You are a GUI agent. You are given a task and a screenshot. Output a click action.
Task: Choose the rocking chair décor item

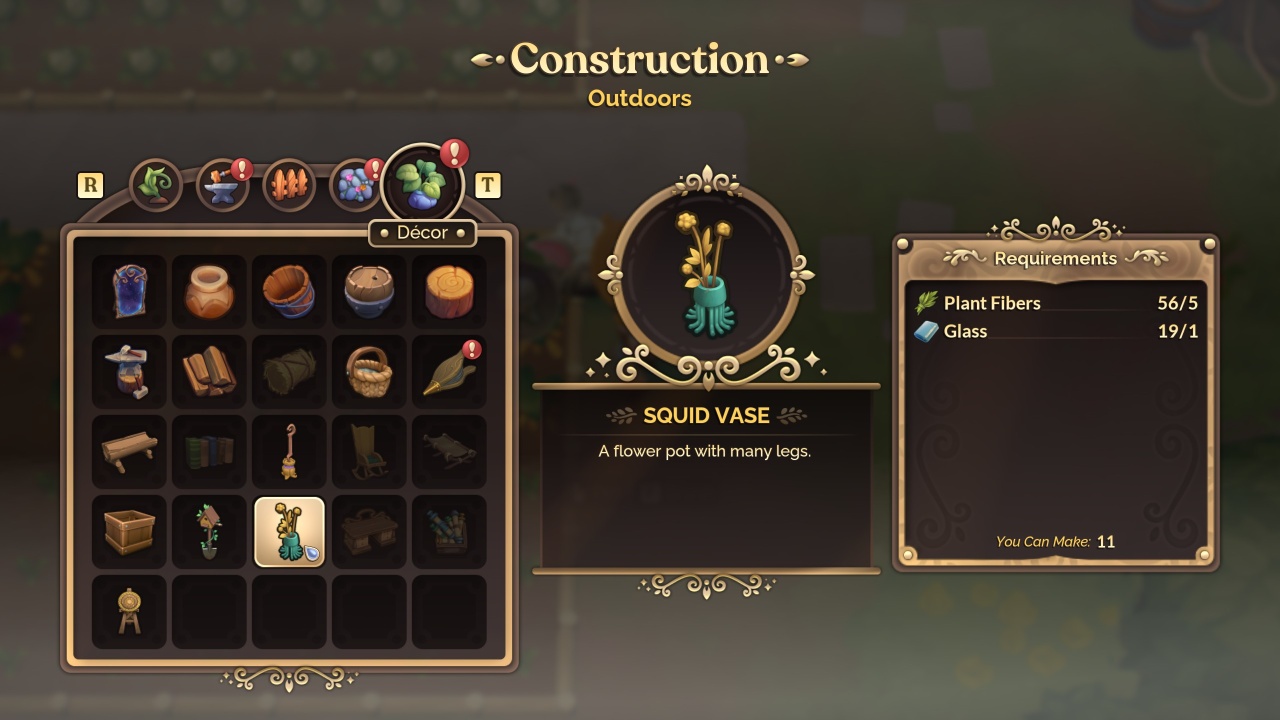coord(368,450)
